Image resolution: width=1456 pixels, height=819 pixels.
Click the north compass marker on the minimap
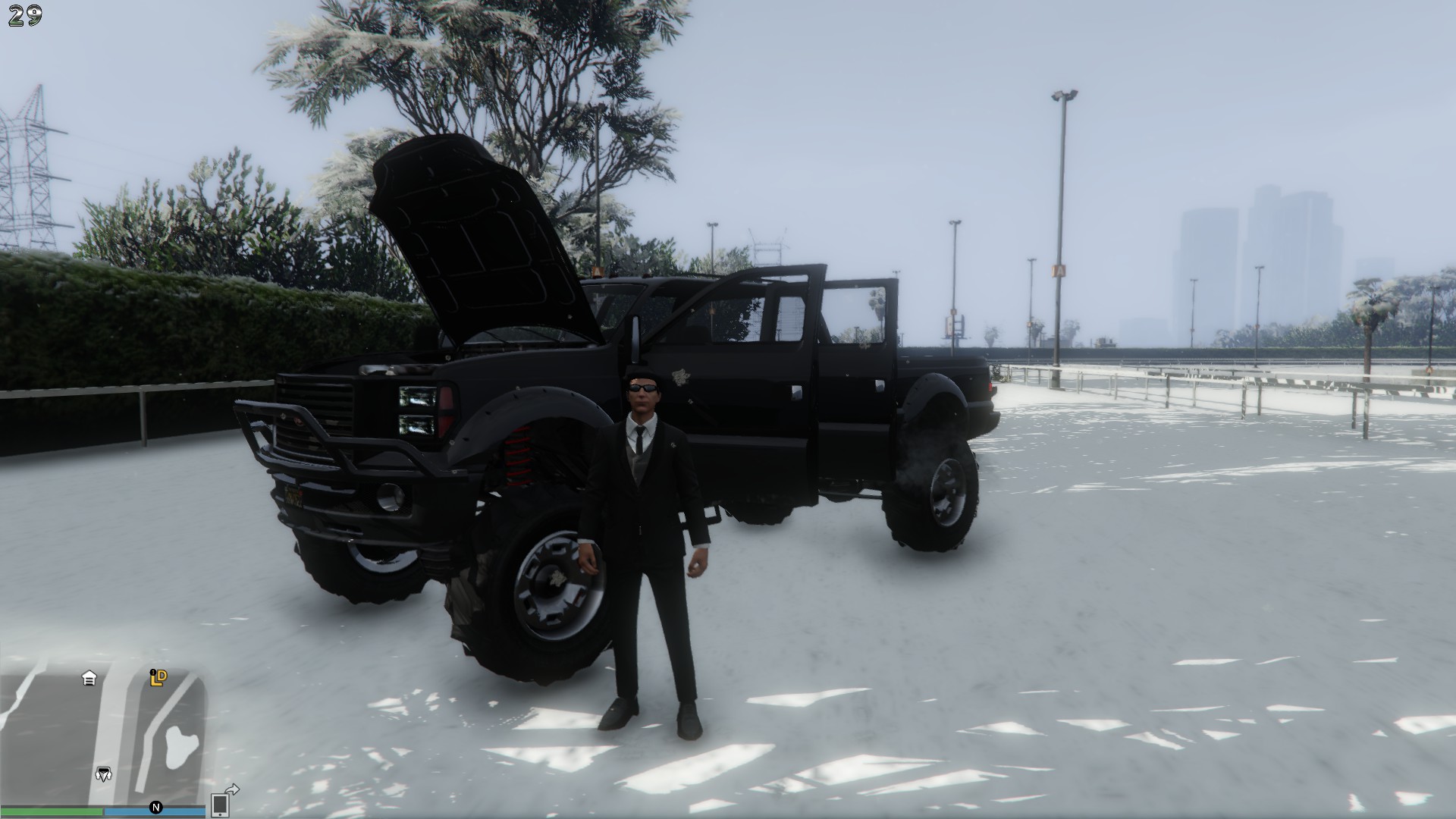156,808
